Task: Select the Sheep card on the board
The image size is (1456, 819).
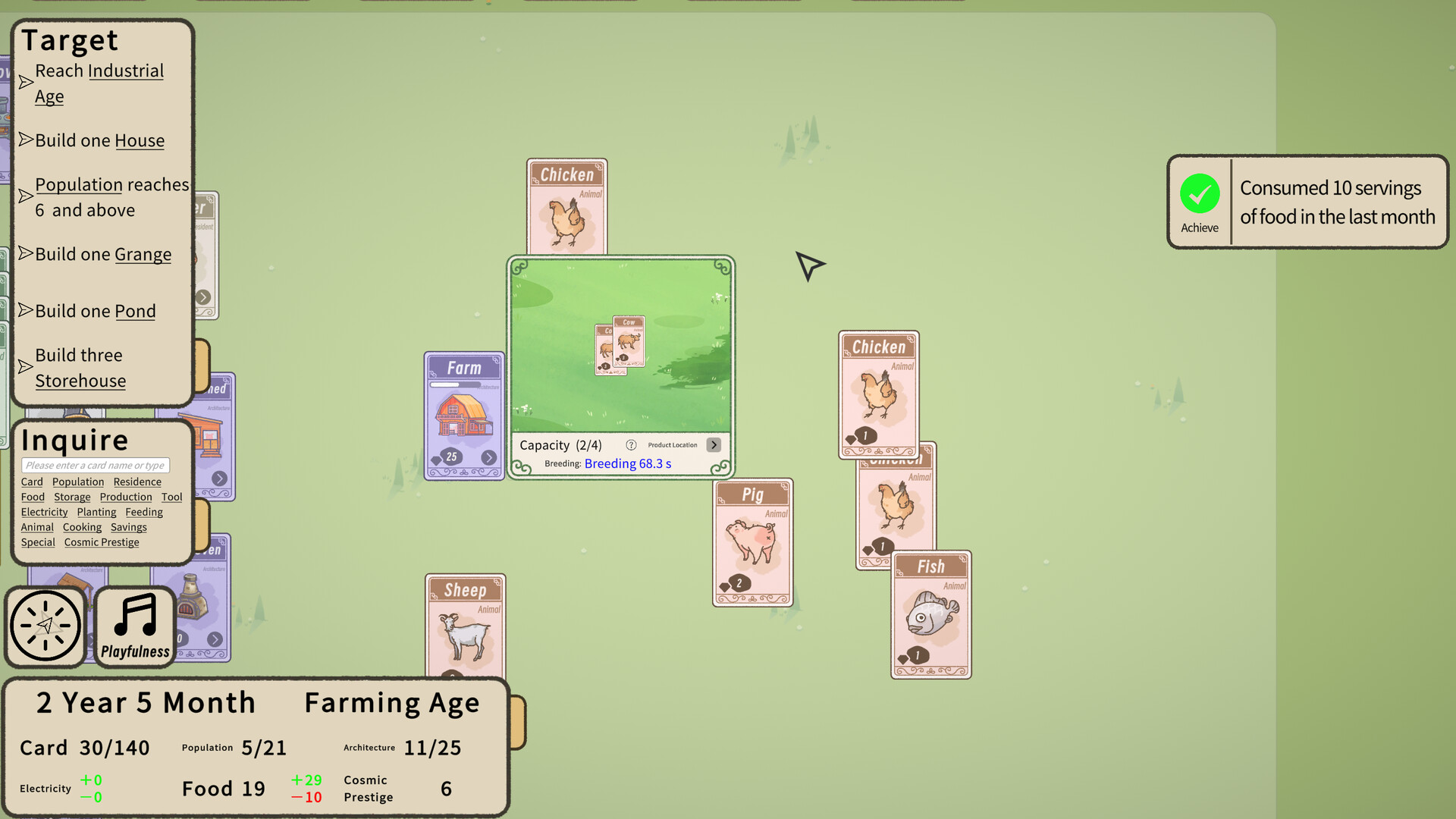Action: [465, 622]
